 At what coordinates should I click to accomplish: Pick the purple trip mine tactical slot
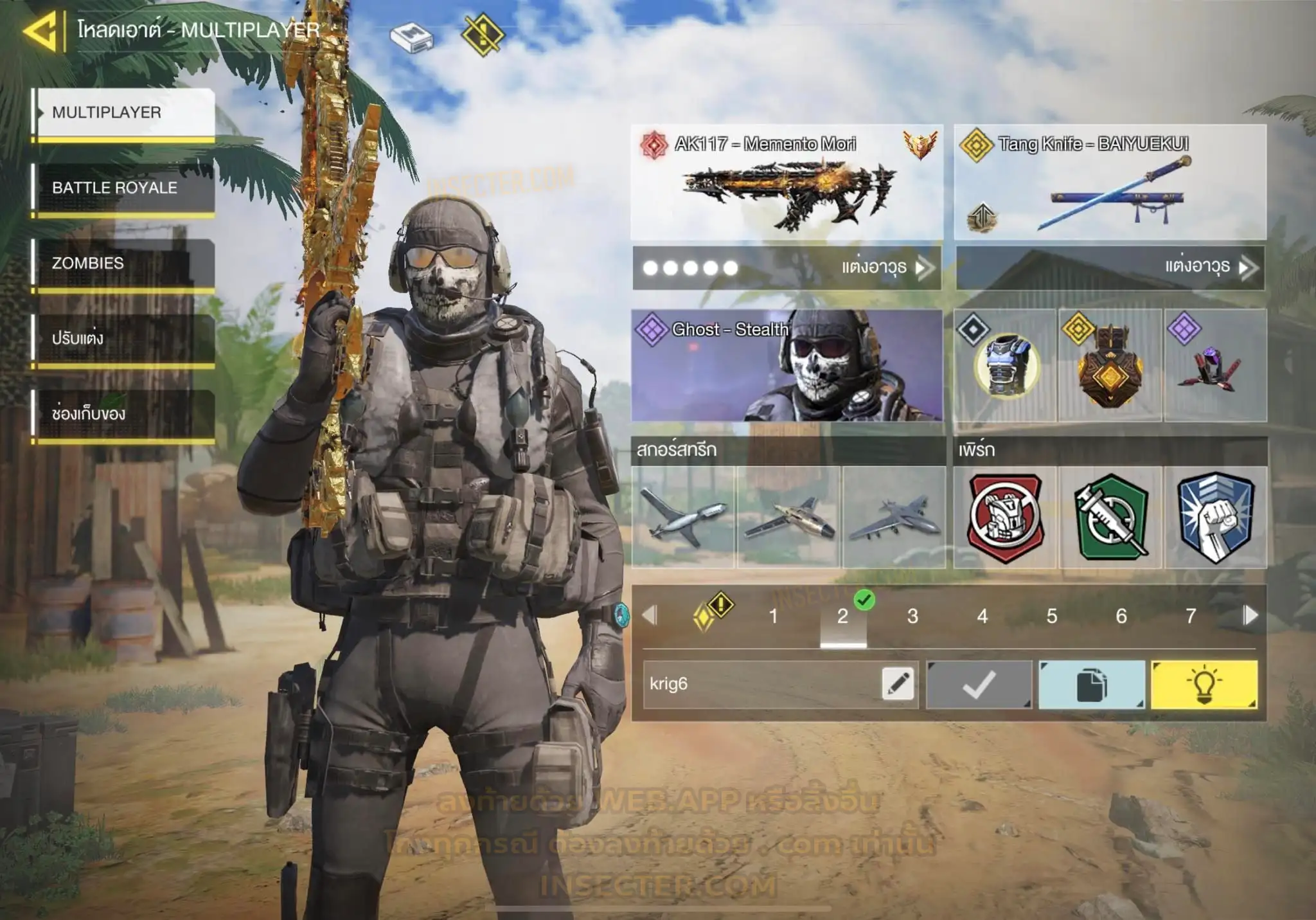pyautogui.click(x=1214, y=365)
